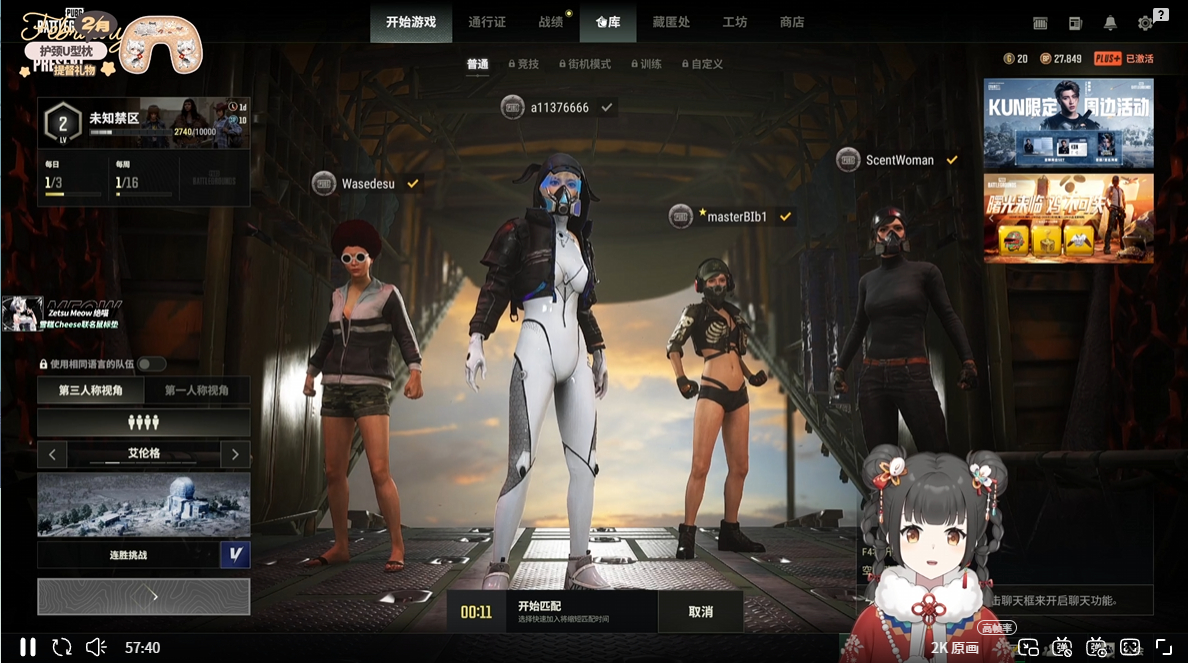The width and height of the screenshot is (1188, 663).
Task: Visit the 商店 store tab
Action: [x=792, y=22]
